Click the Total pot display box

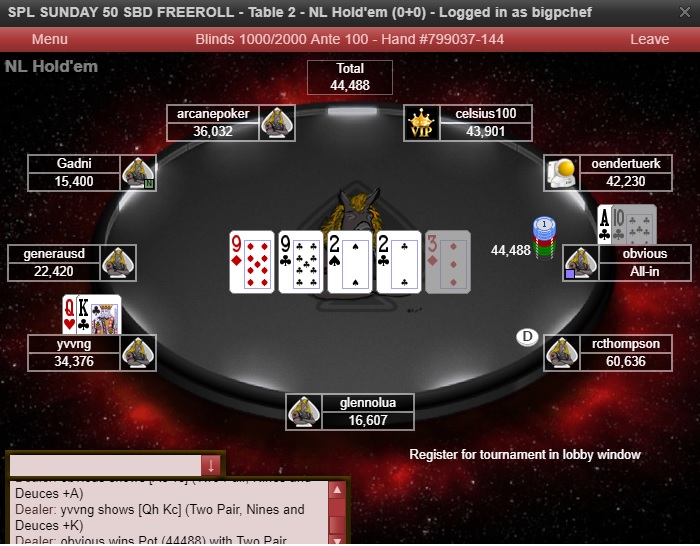(350, 77)
